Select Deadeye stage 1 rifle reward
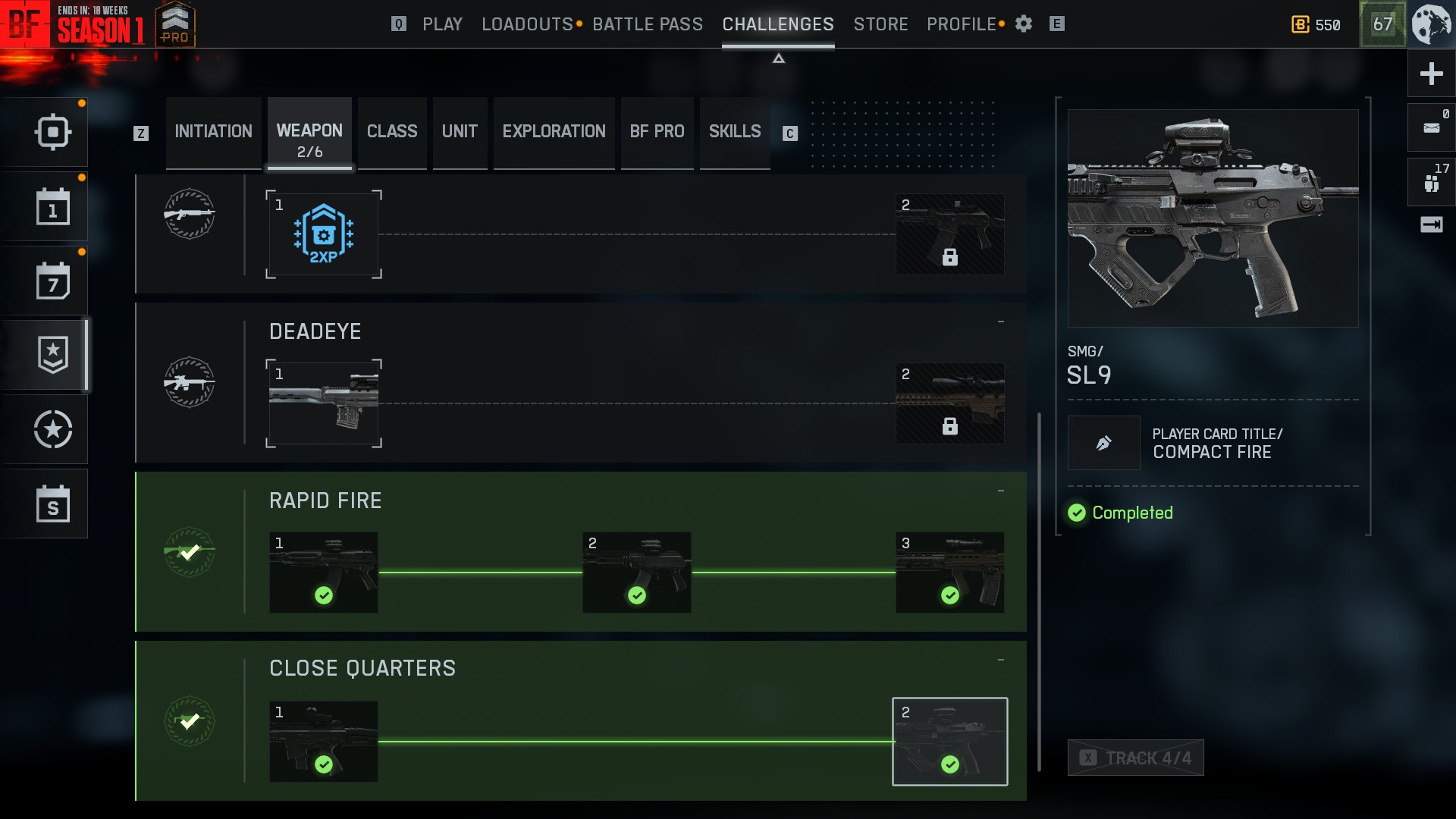Screen dimensions: 1456x819 point(324,403)
